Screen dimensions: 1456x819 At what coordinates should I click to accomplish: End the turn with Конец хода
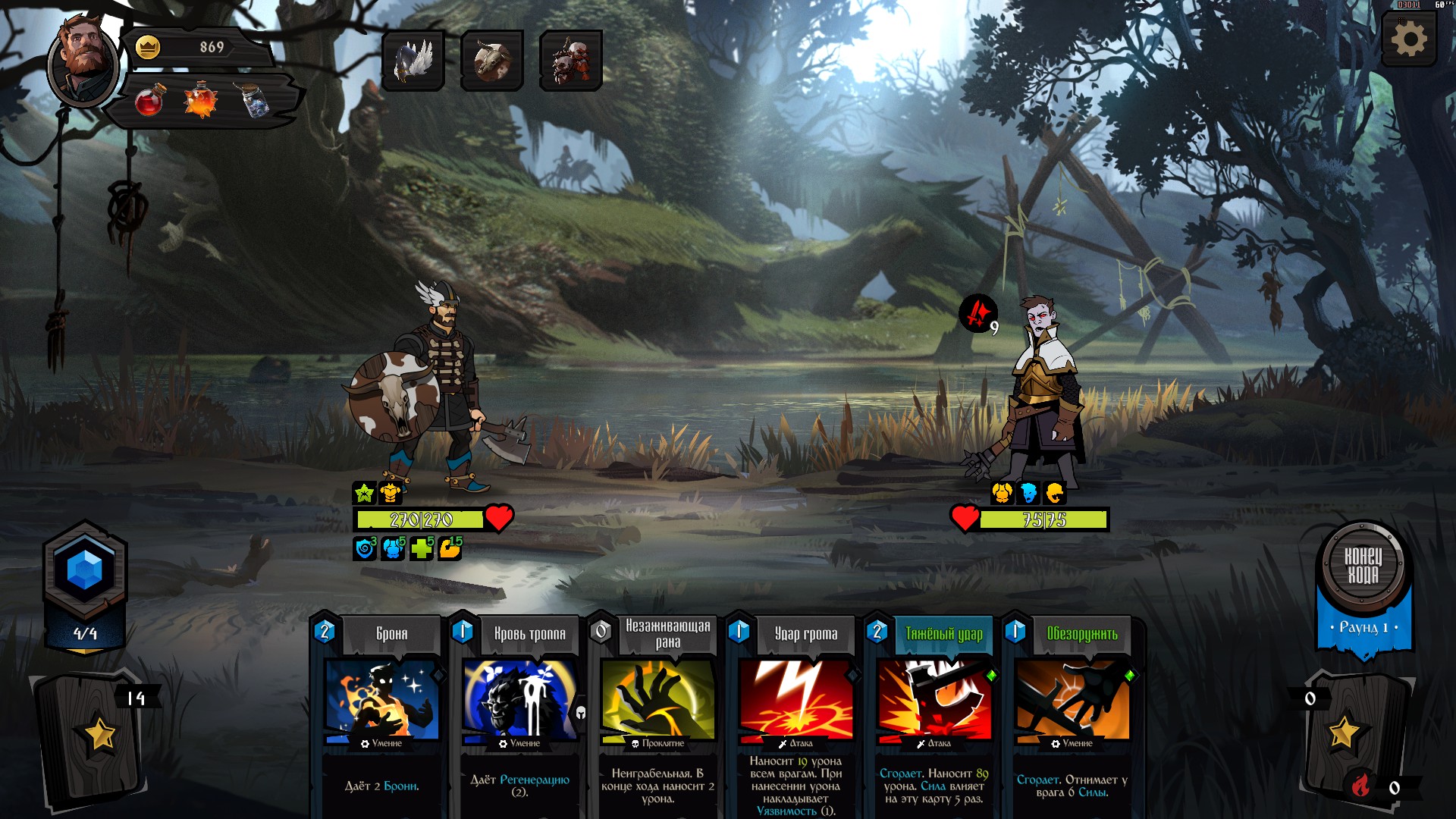pyautogui.click(x=1363, y=566)
